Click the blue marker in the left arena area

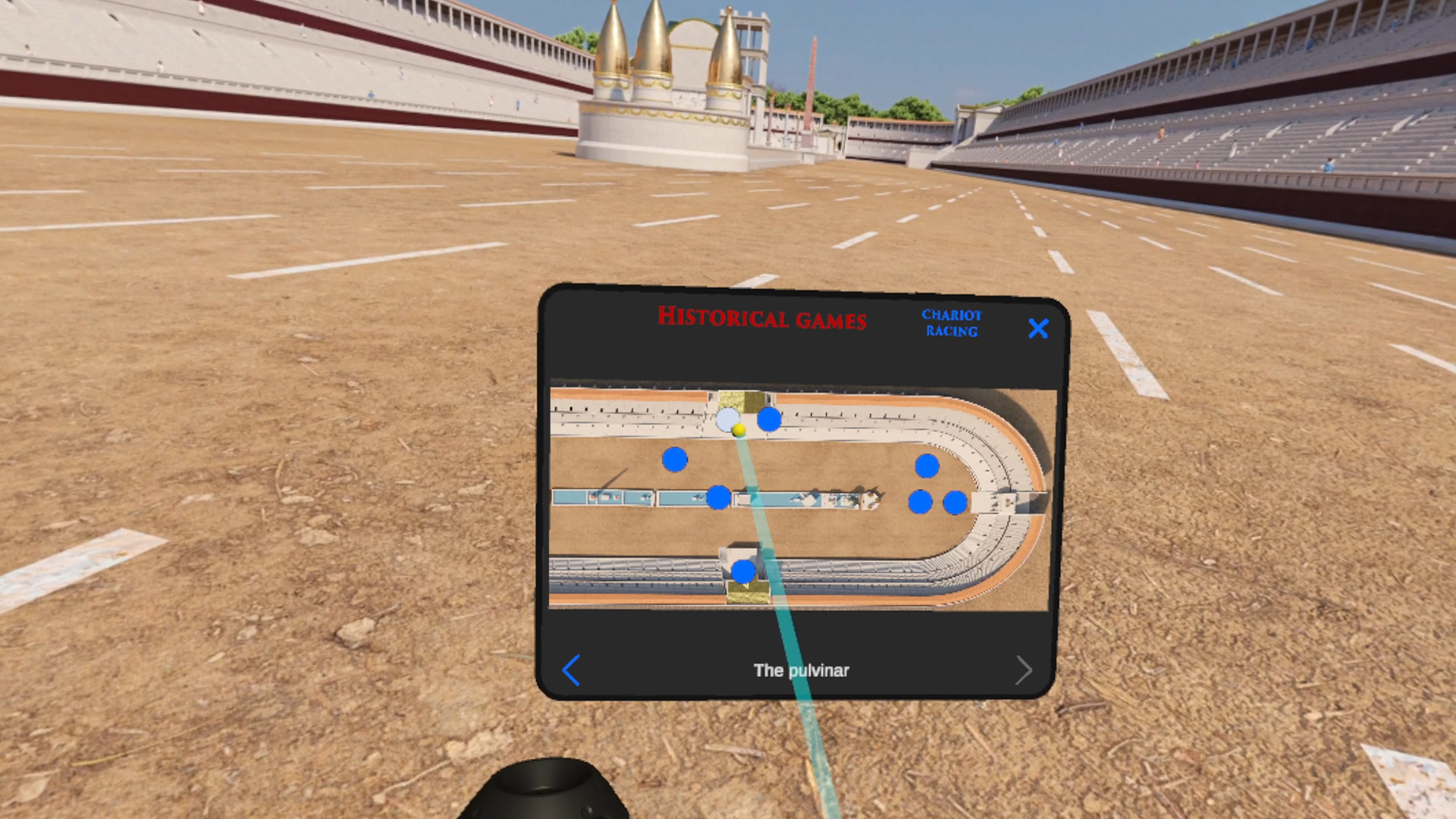coord(675,459)
